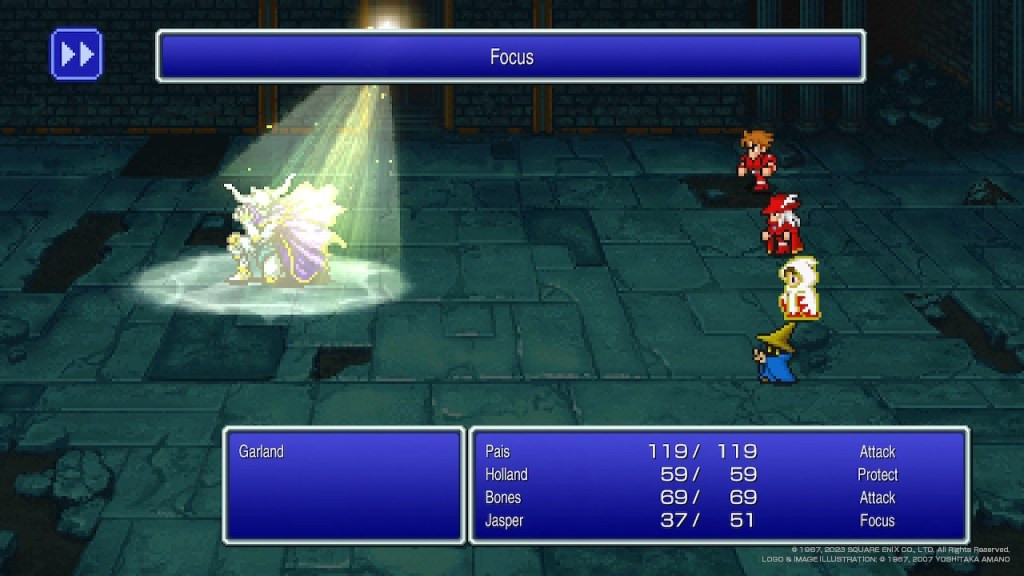Screen dimensions: 1024x576
Task: Toggle the fast-forward battle speed button
Action: click(x=76, y=54)
